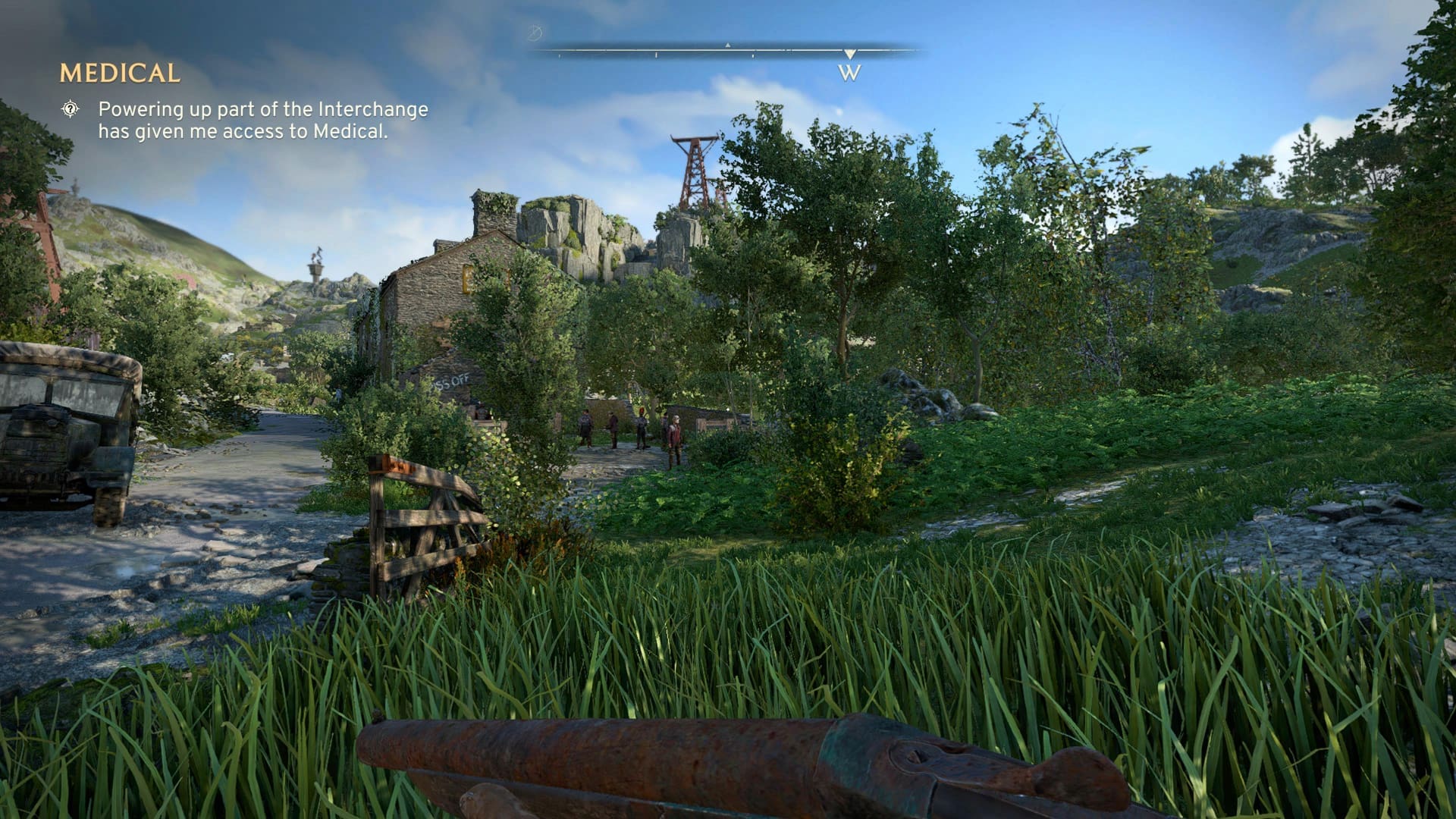Click the compass bar's W heading marker
1456x819 pixels.
[x=849, y=72]
